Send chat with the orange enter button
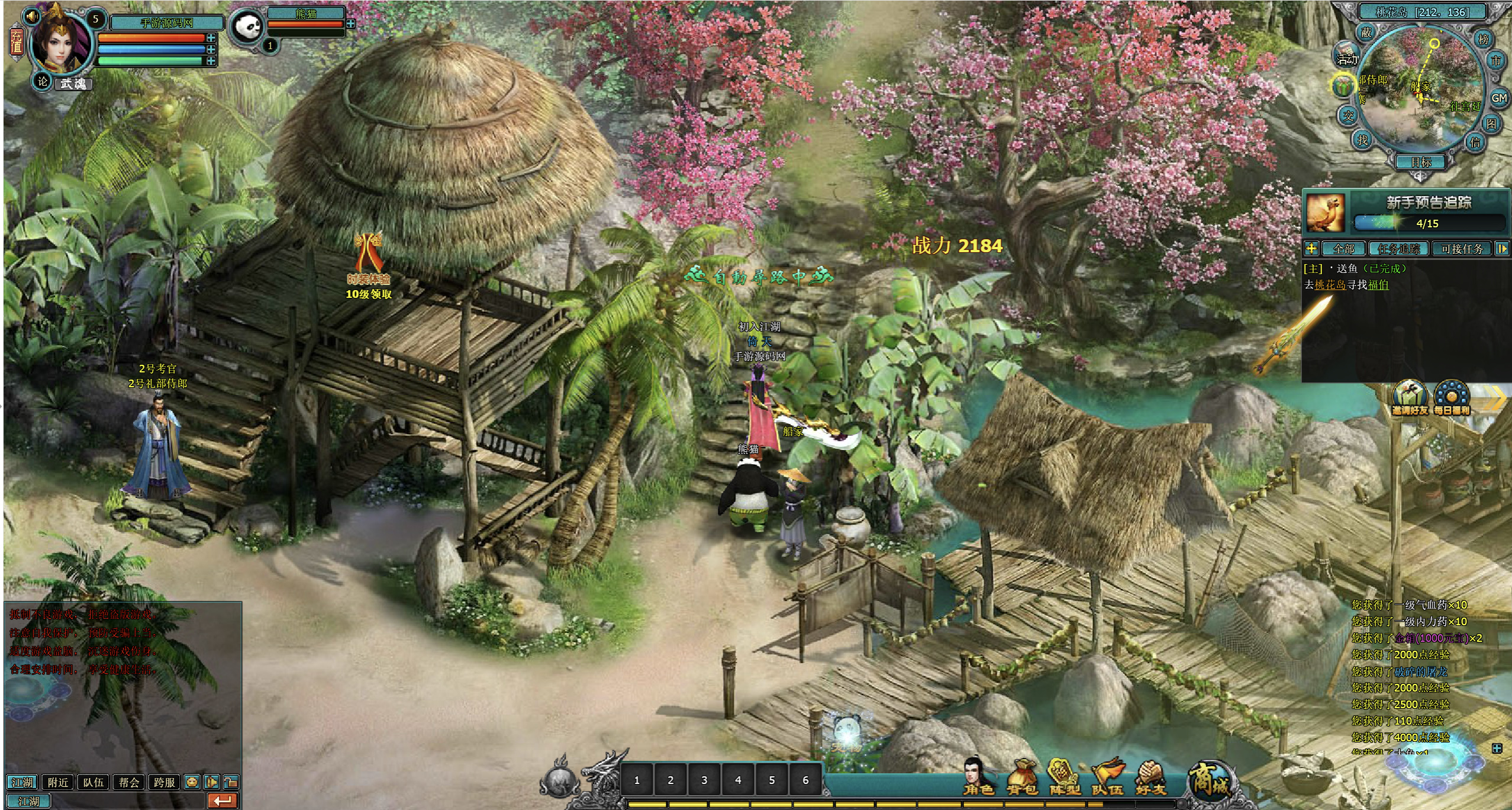The height and width of the screenshot is (810, 1512). [223, 801]
